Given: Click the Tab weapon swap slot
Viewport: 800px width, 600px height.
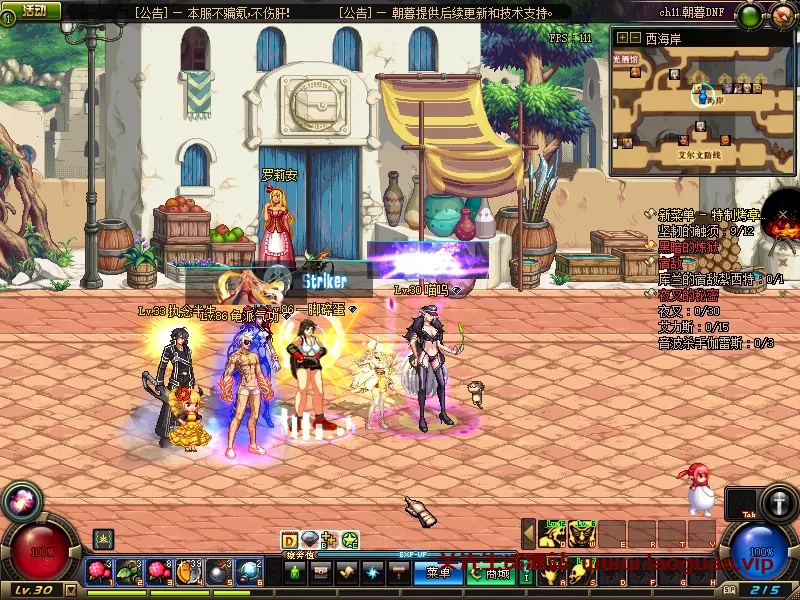Looking at the screenshot, I should pos(740,503).
